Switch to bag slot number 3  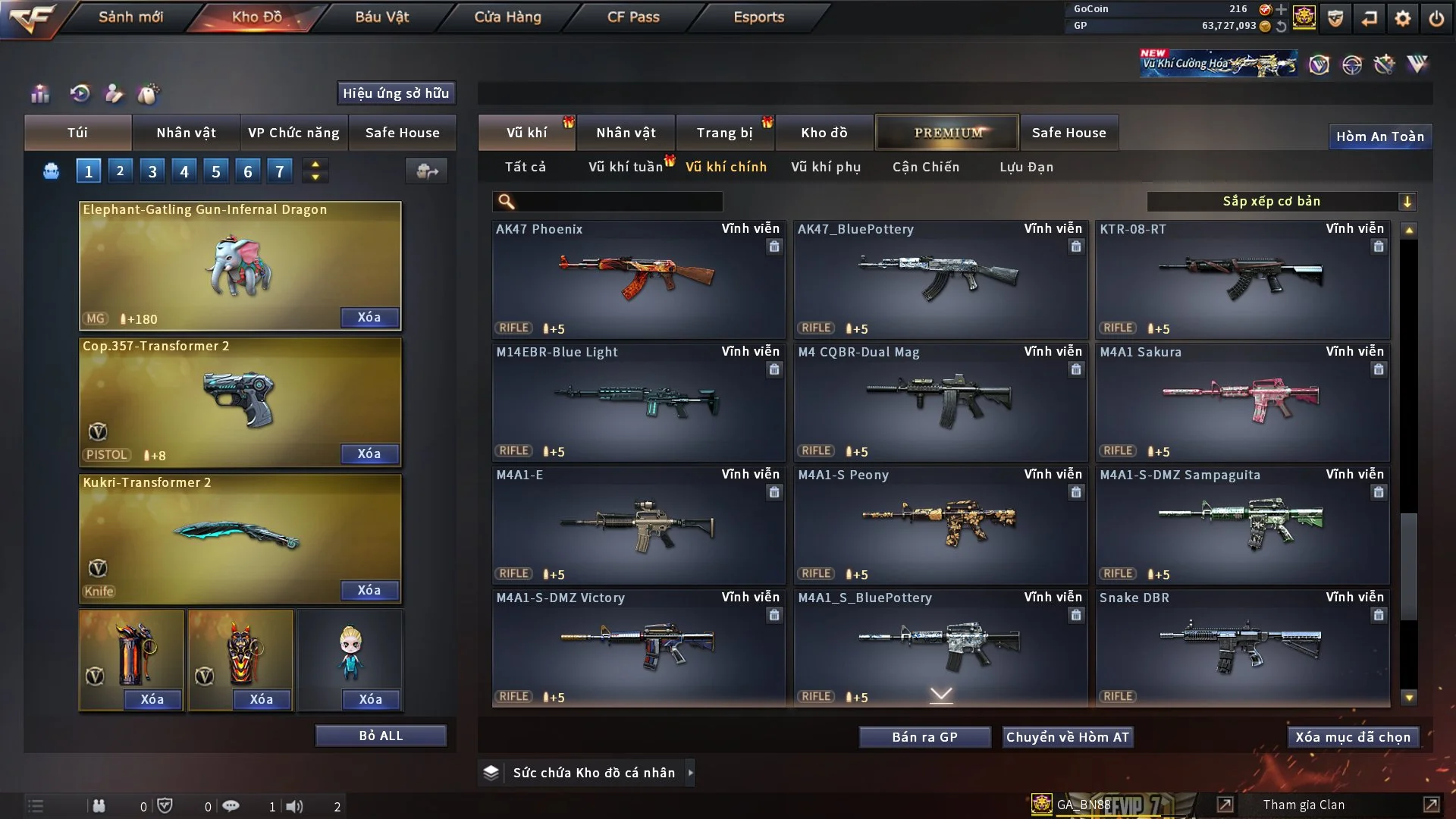coord(152,171)
